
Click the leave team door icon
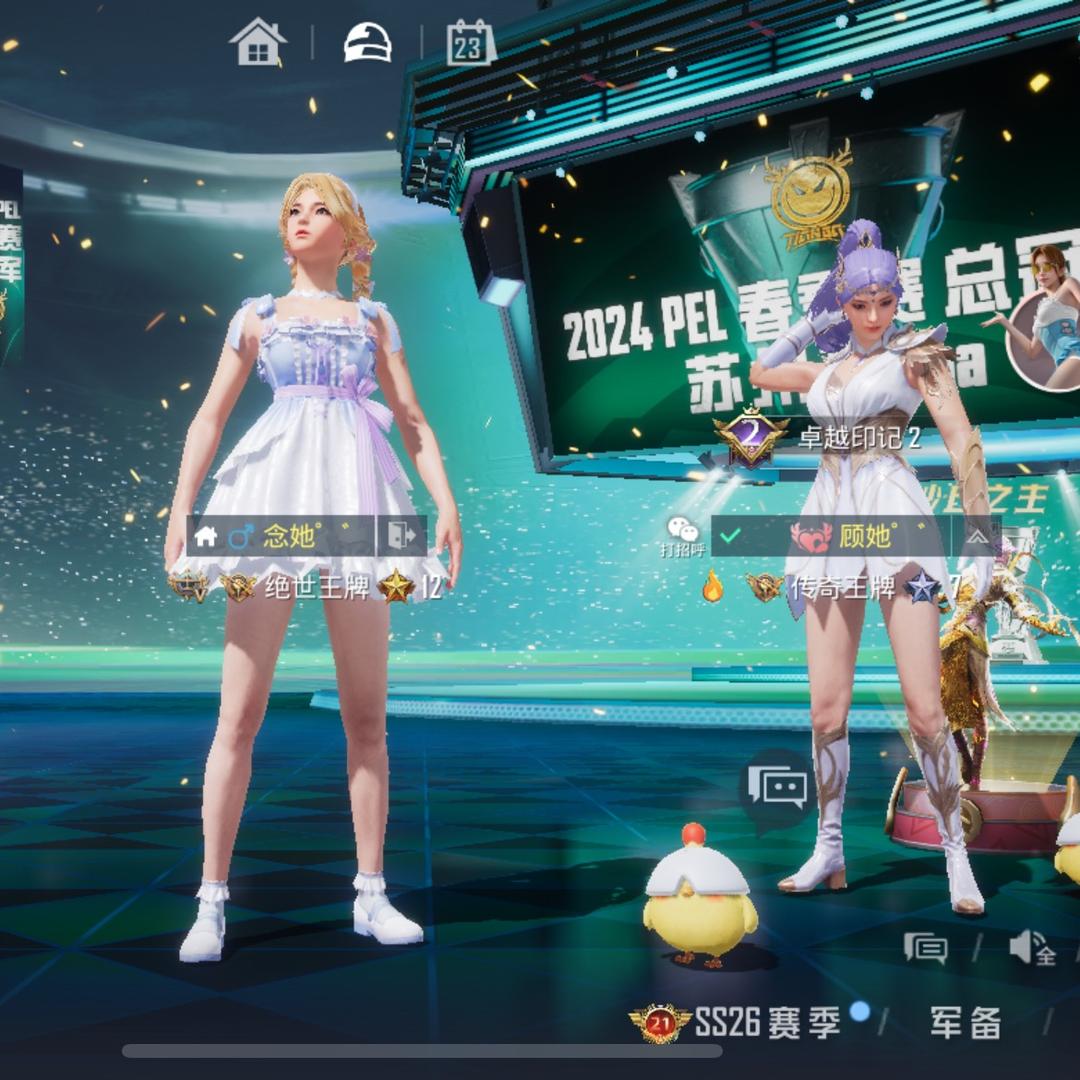tap(401, 536)
